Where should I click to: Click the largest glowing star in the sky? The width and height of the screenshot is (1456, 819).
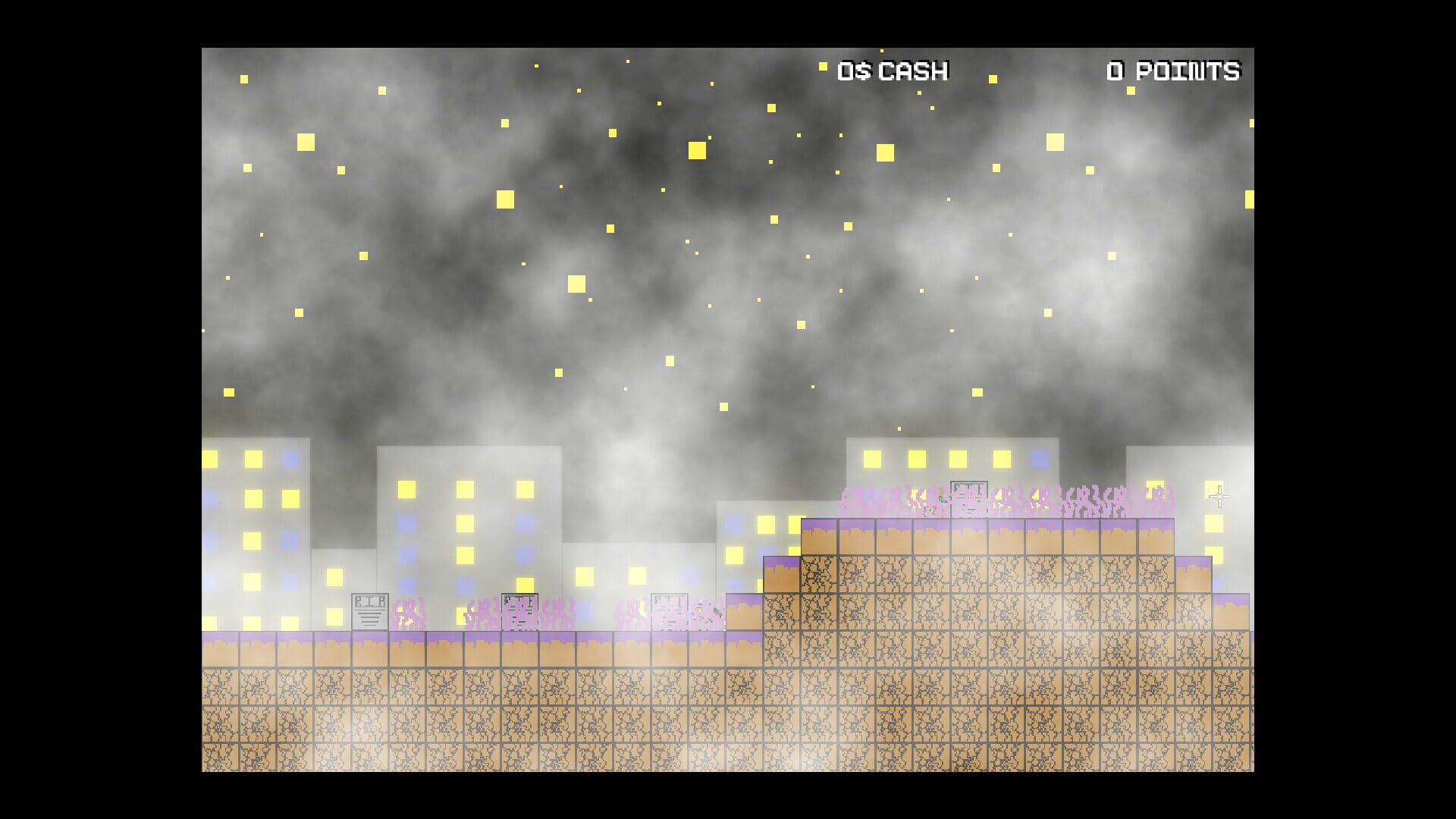[x=698, y=152]
